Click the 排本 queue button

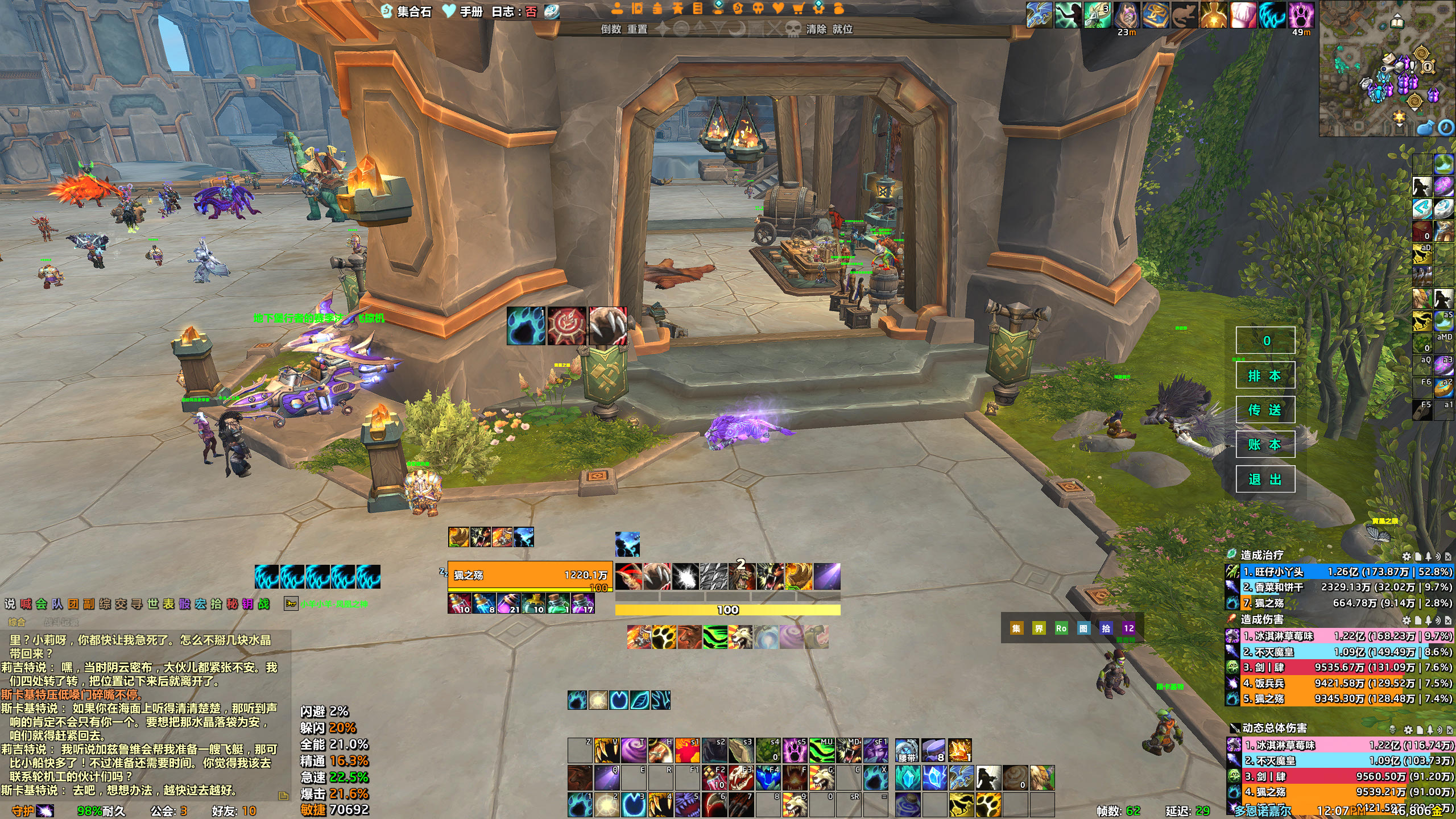click(1265, 375)
